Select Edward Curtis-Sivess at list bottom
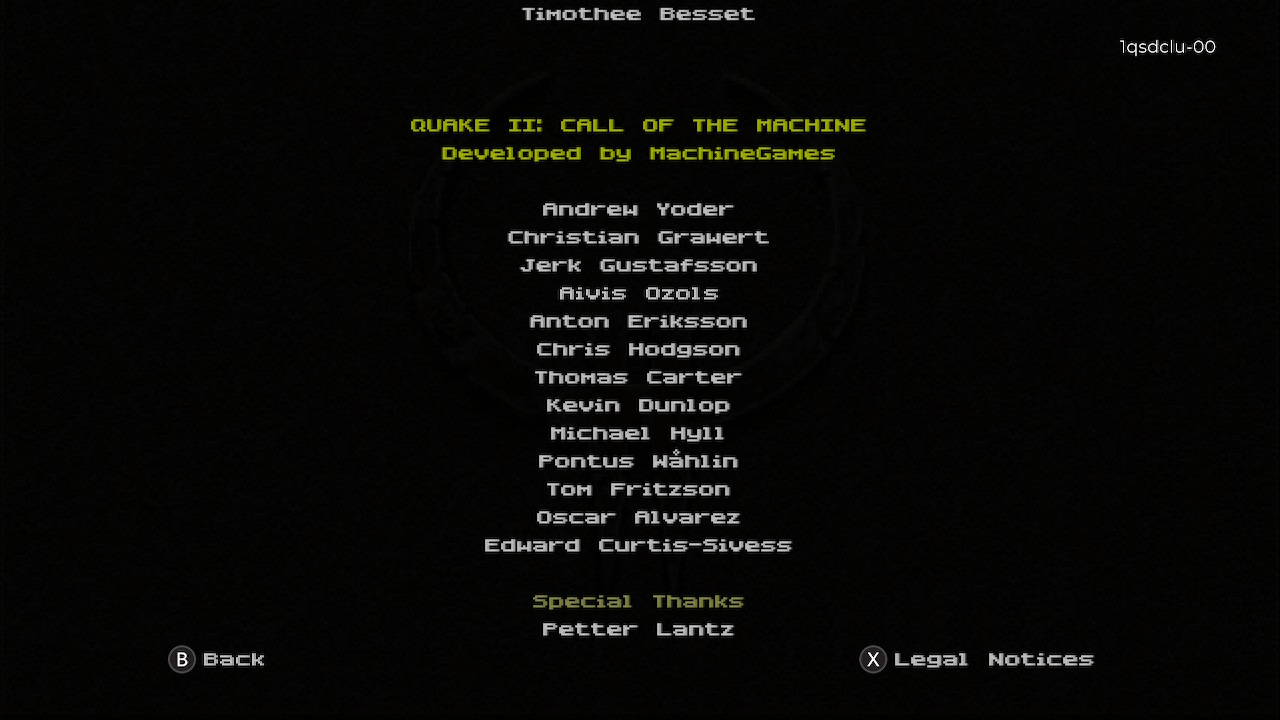1280x720 pixels. pyautogui.click(x=638, y=545)
